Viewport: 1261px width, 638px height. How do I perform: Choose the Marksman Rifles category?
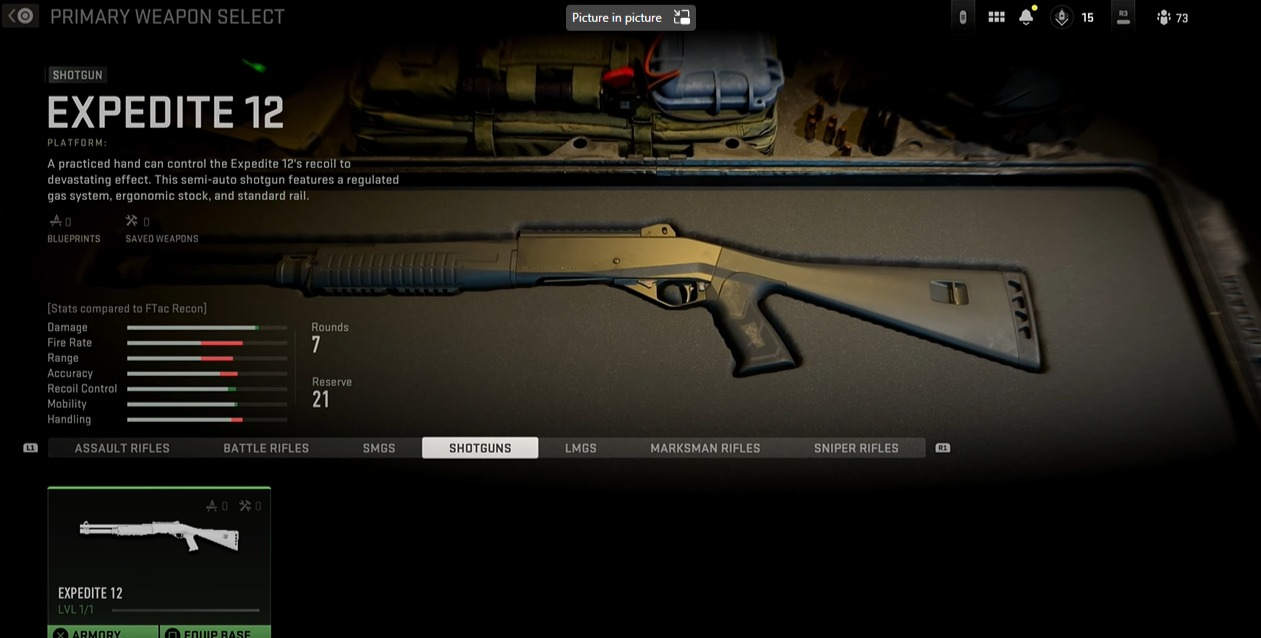tap(705, 448)
